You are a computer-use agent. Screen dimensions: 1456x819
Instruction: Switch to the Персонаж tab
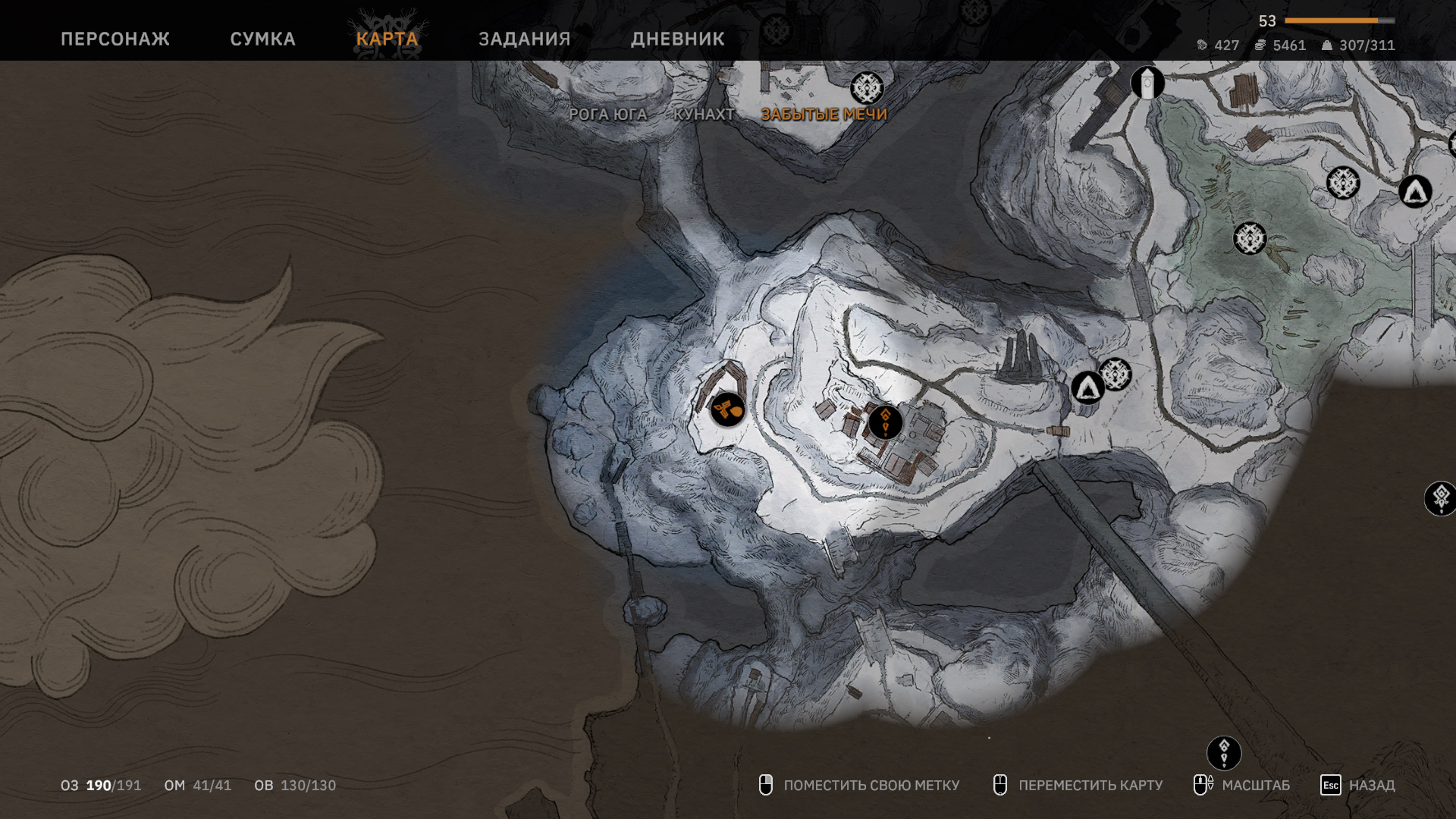(115, 39)
